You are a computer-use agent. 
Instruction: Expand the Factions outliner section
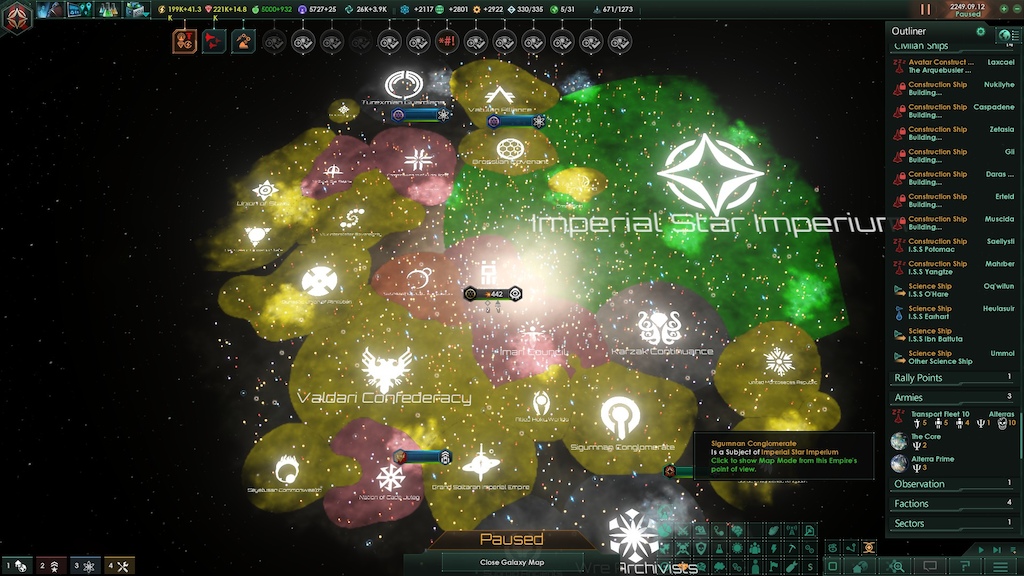click(x=951, y=504)
